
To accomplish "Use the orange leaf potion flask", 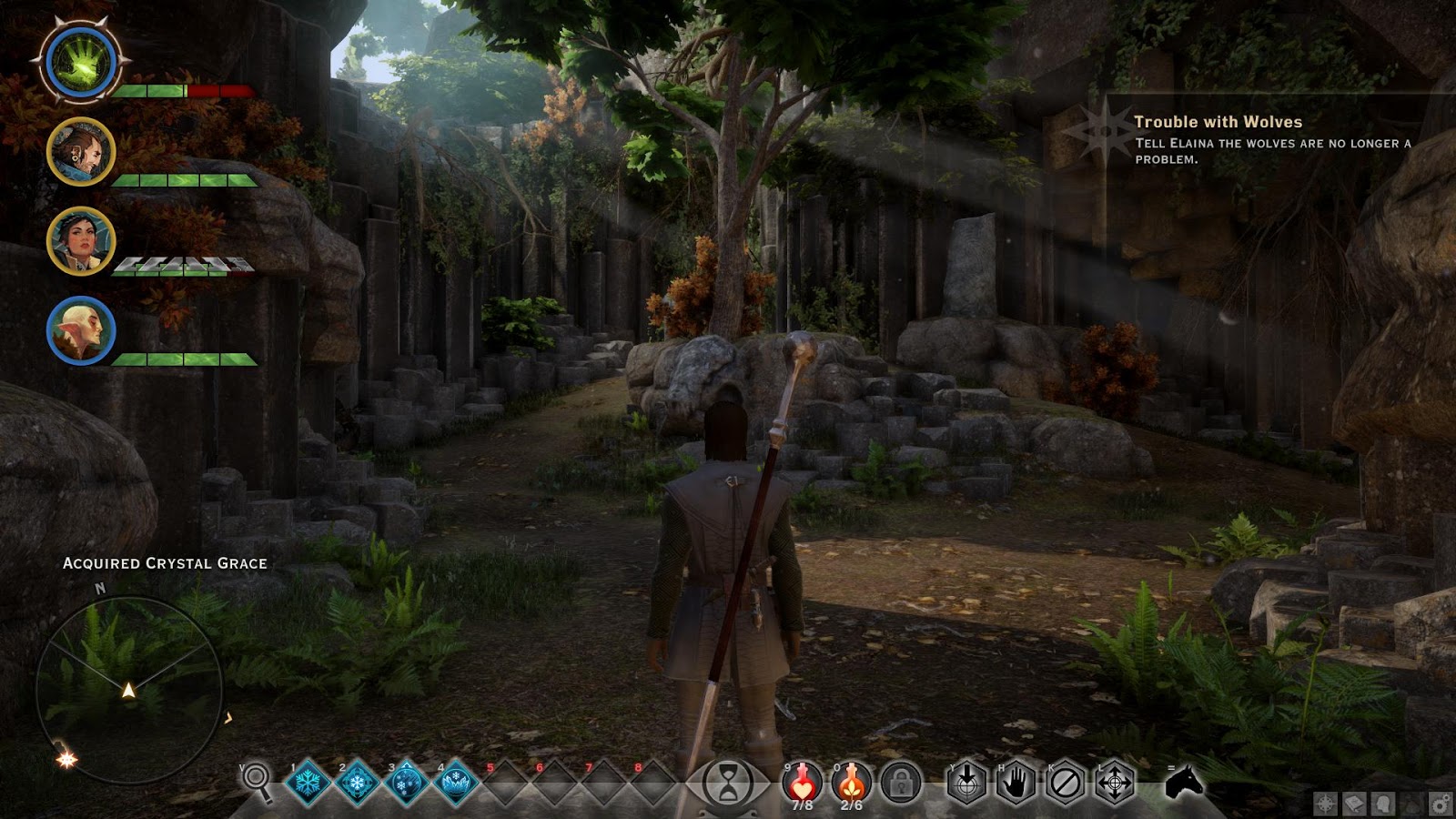I will click(851, 781).
